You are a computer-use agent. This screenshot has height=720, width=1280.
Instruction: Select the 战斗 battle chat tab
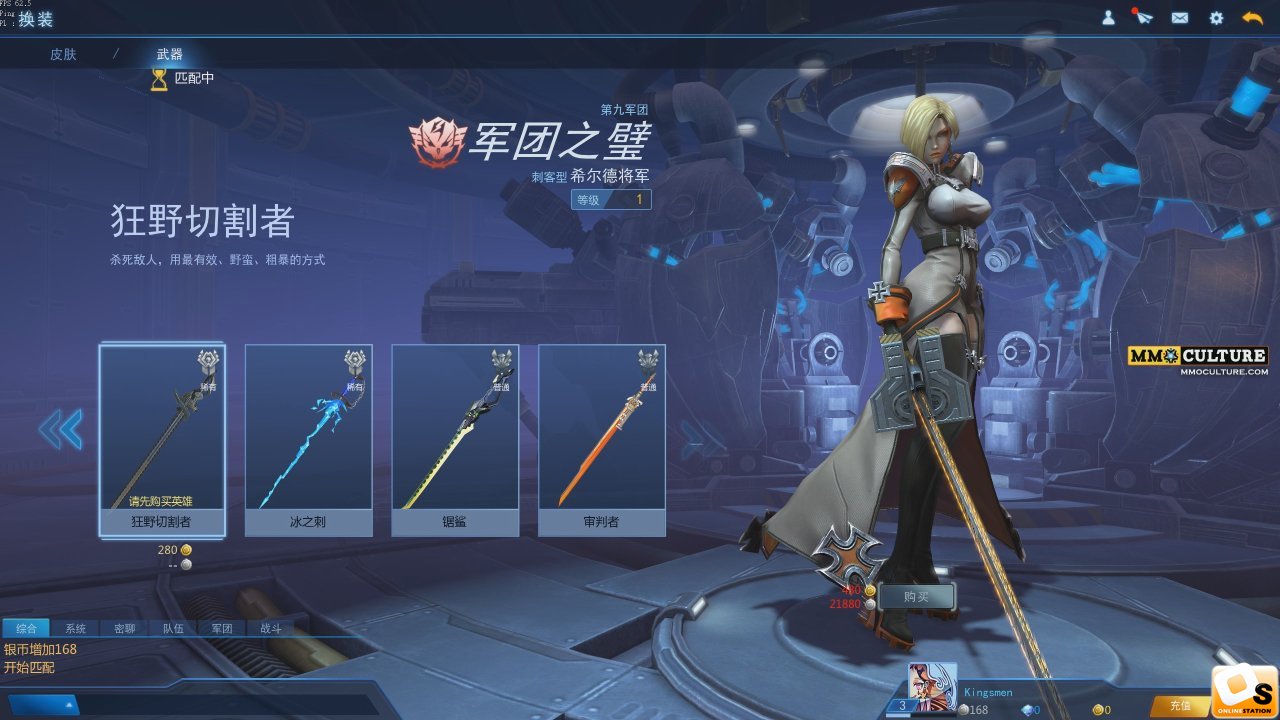[271, 629]
